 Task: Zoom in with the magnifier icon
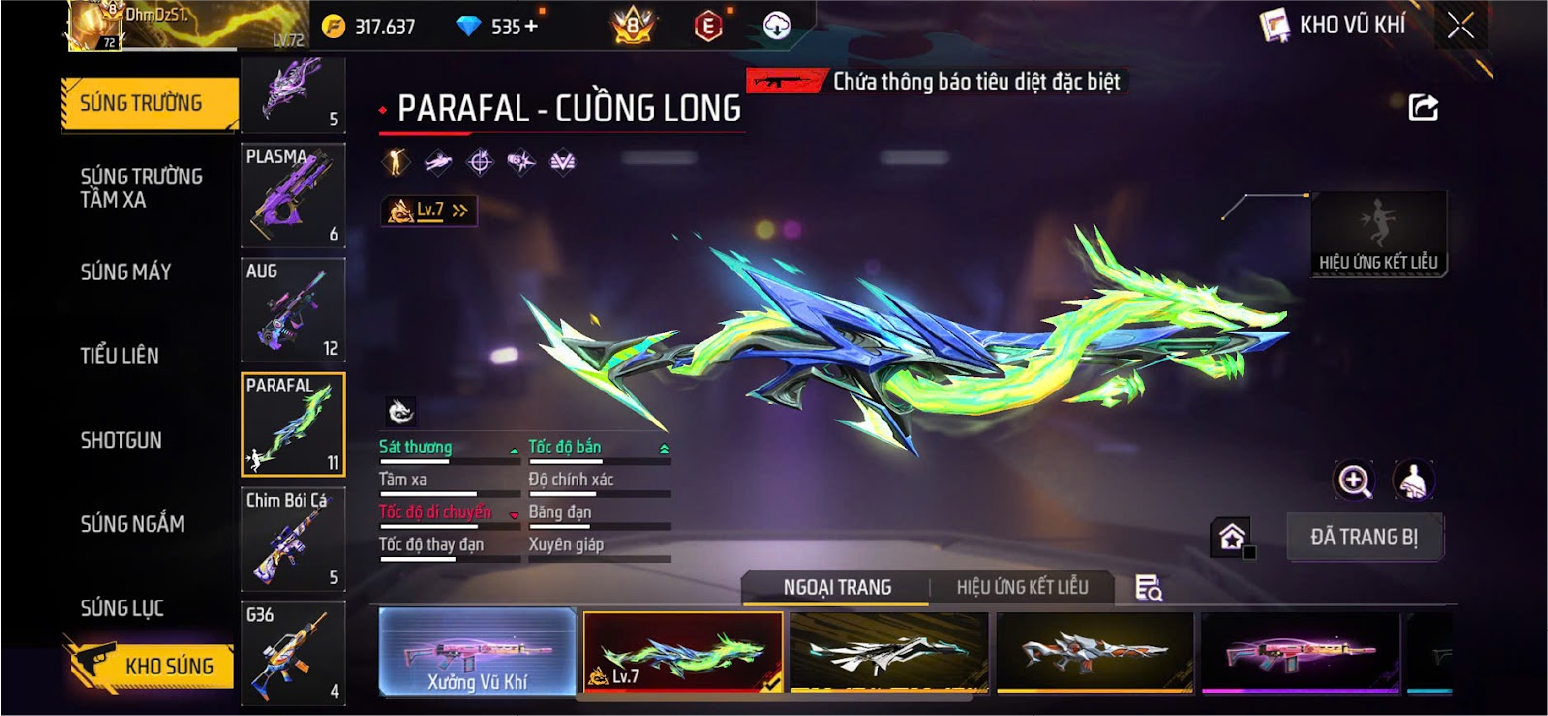tap(1354, 481)
